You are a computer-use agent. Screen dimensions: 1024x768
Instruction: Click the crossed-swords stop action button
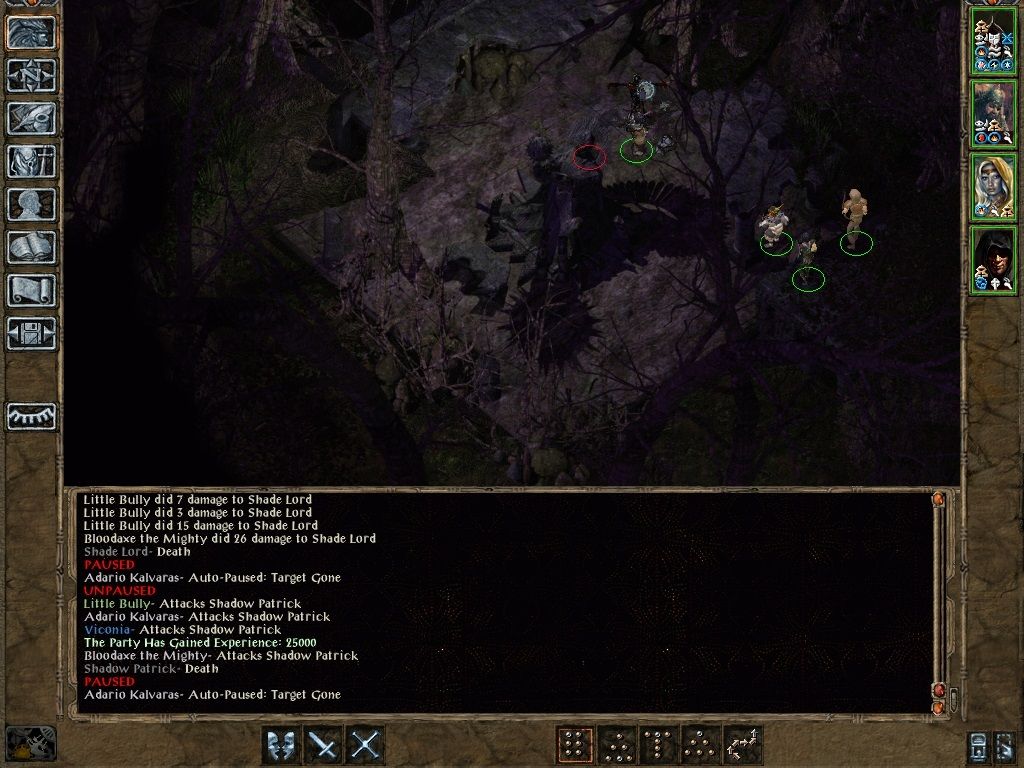pos(366,745)
